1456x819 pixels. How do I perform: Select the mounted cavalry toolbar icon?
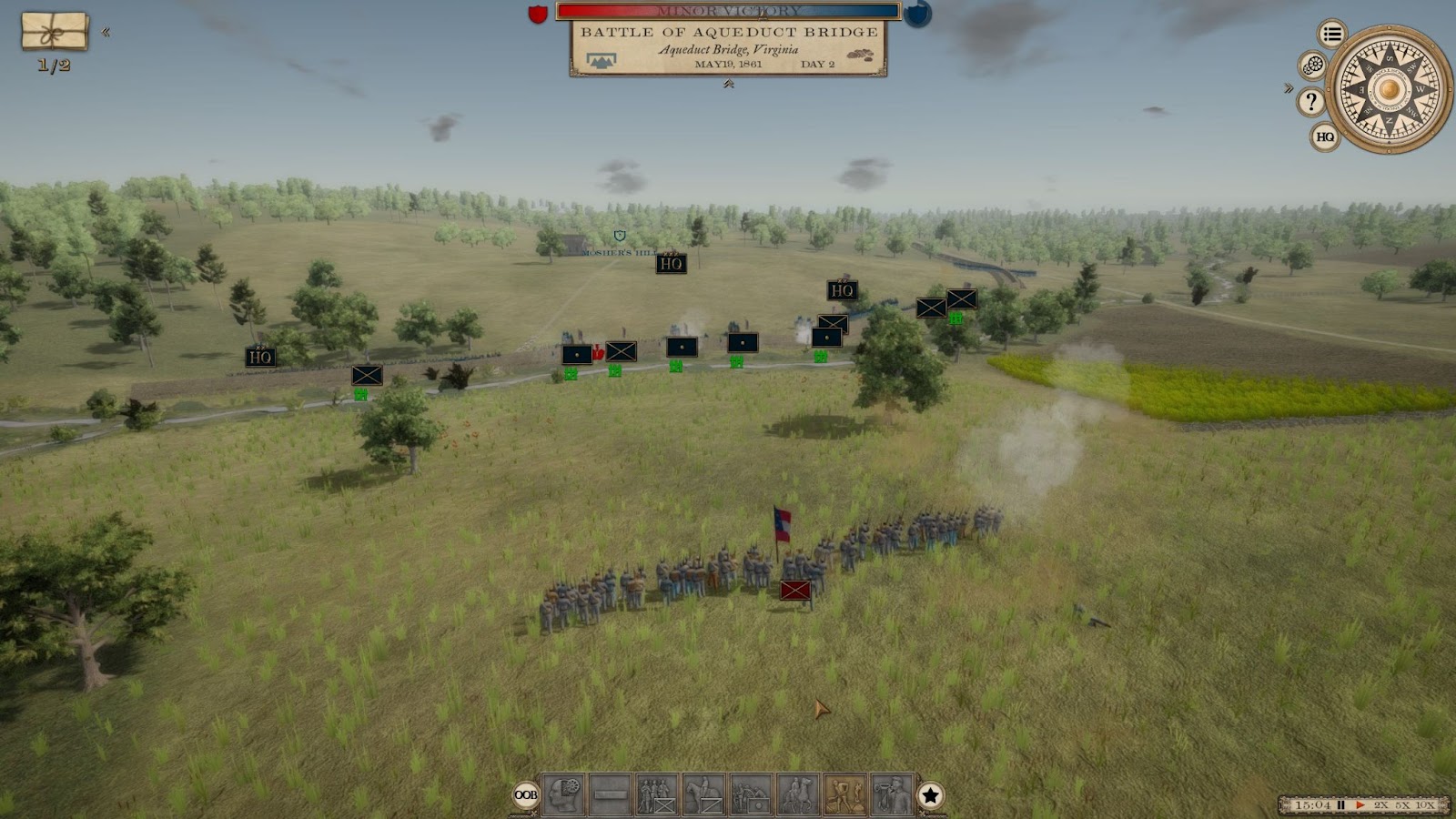pos(704,794)
